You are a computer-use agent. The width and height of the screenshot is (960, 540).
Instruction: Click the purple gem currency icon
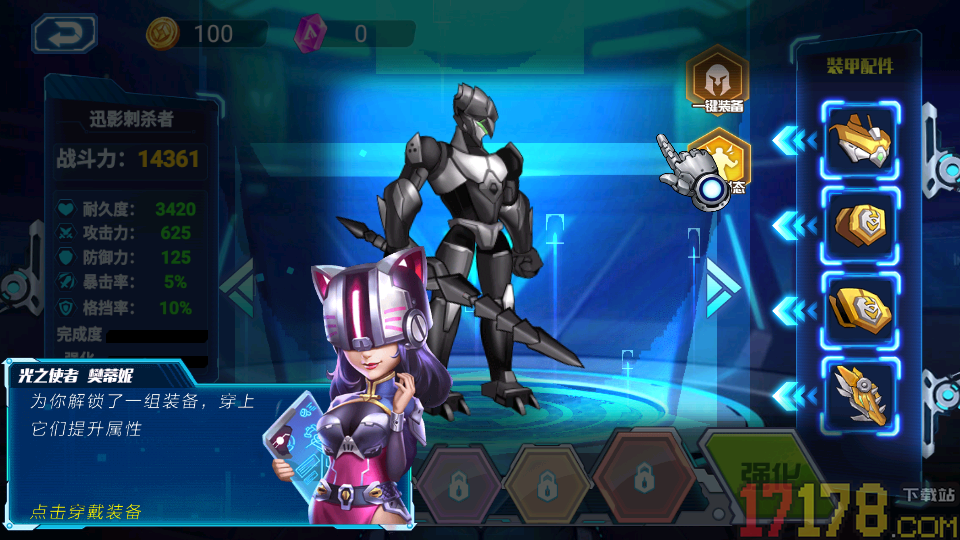309,34
